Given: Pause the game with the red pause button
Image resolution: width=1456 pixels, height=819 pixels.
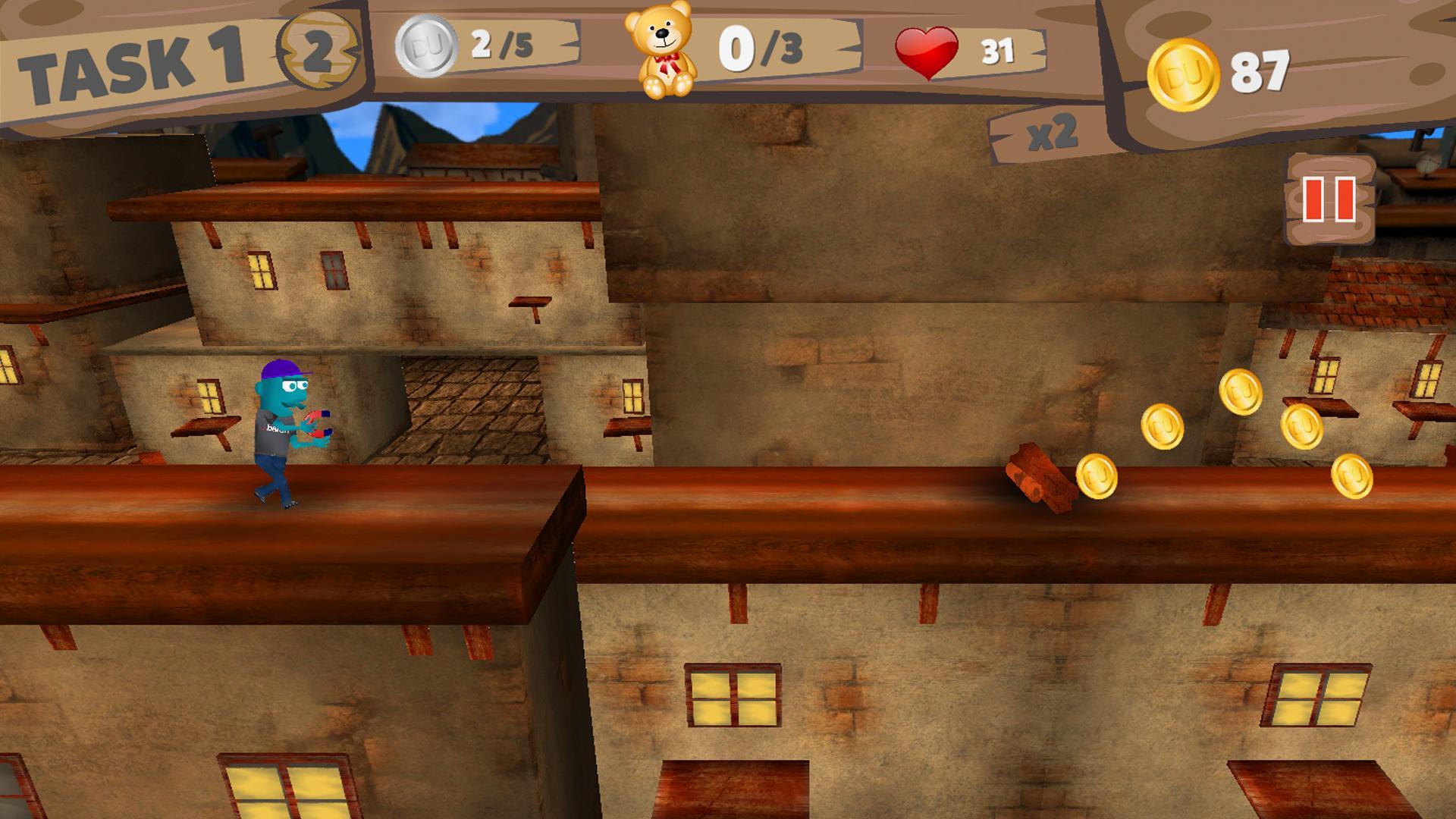Looking at the screenshot, I should click(x=1329, y=199).
